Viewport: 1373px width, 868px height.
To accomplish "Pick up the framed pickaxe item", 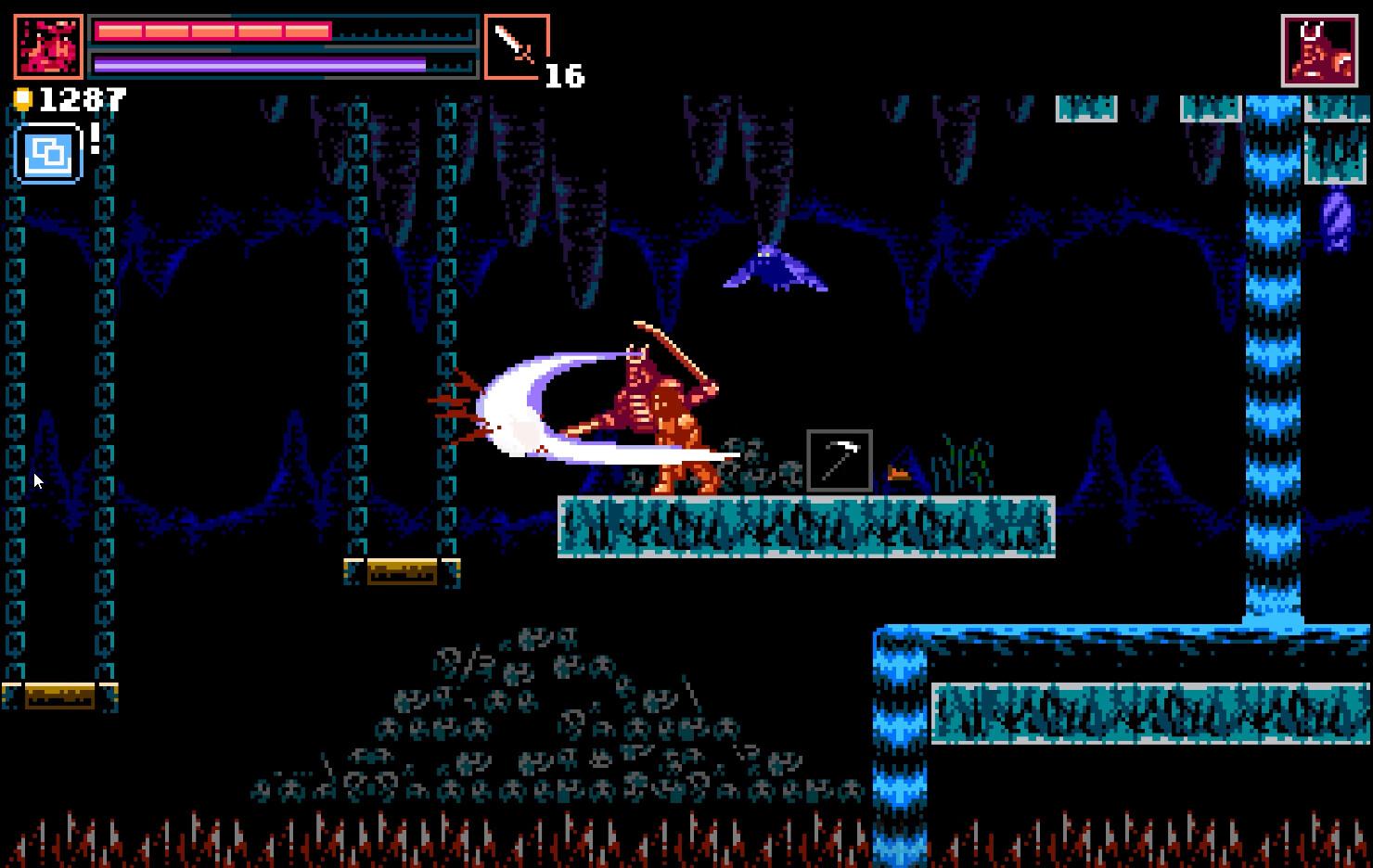I will click(840, 460).
